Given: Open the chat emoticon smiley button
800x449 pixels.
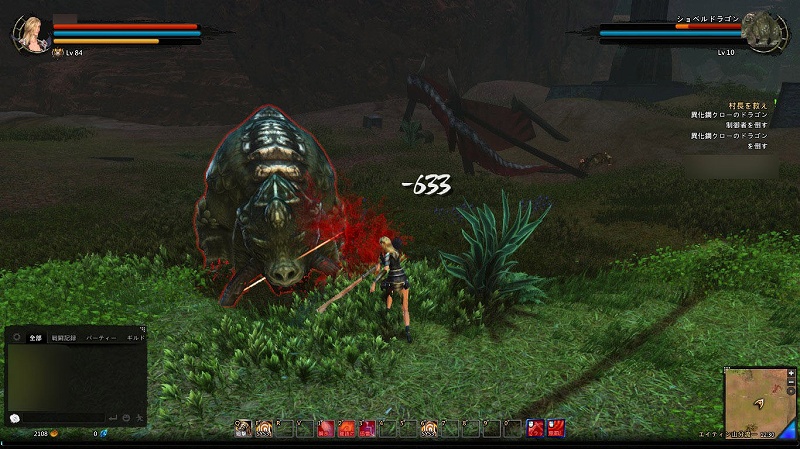Looking at the screenshot, I should (127, 416).
